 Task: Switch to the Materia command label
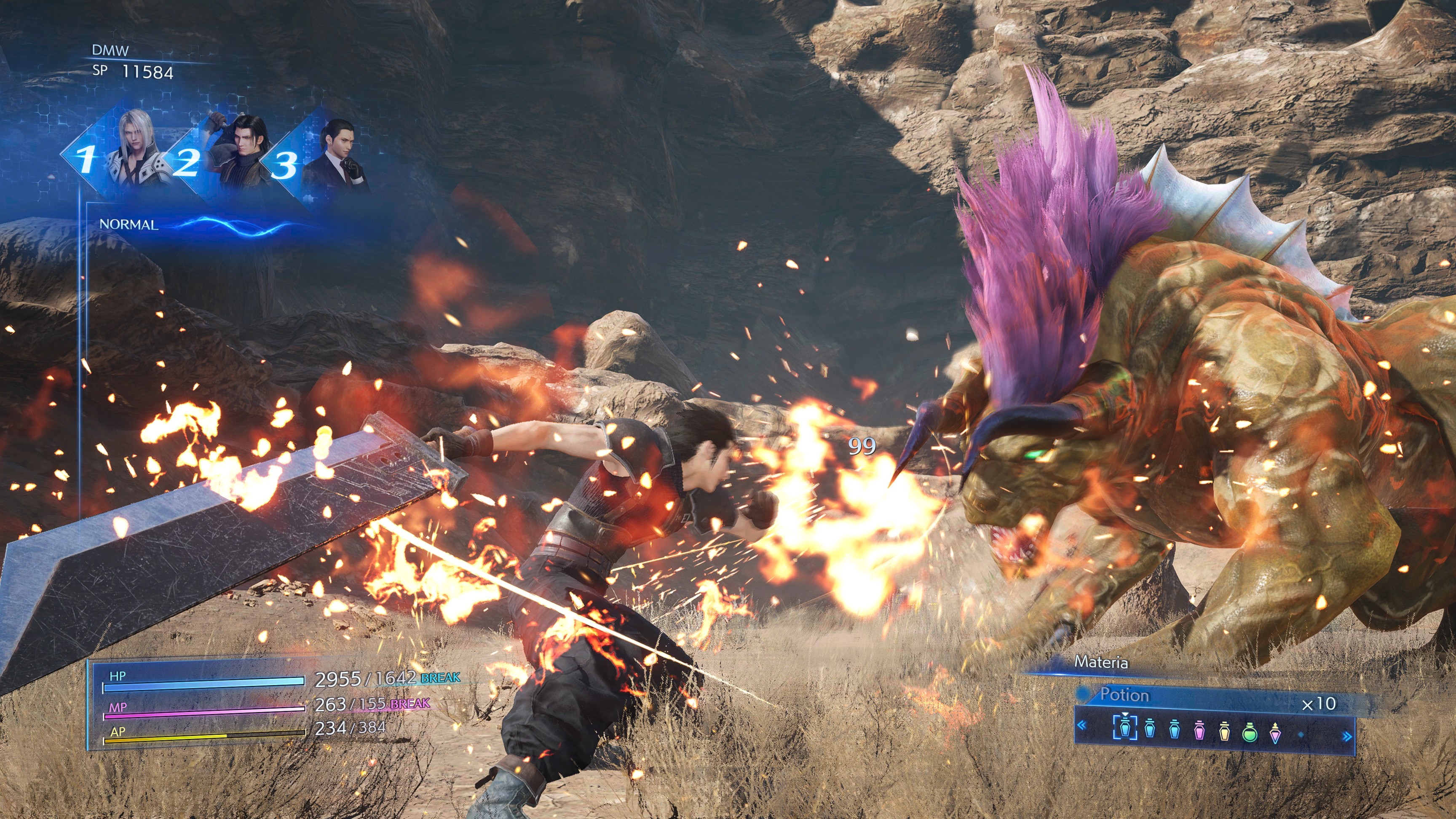coord(1100,662)
